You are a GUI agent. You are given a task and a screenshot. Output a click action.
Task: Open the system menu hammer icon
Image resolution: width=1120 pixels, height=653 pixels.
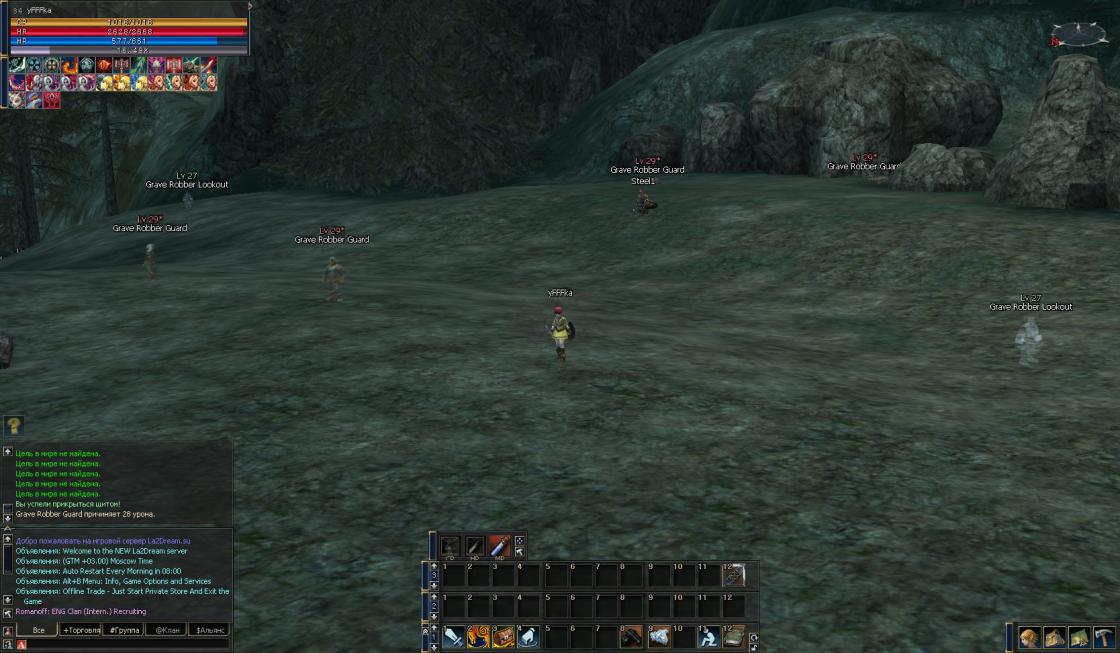click(1104, 637)
